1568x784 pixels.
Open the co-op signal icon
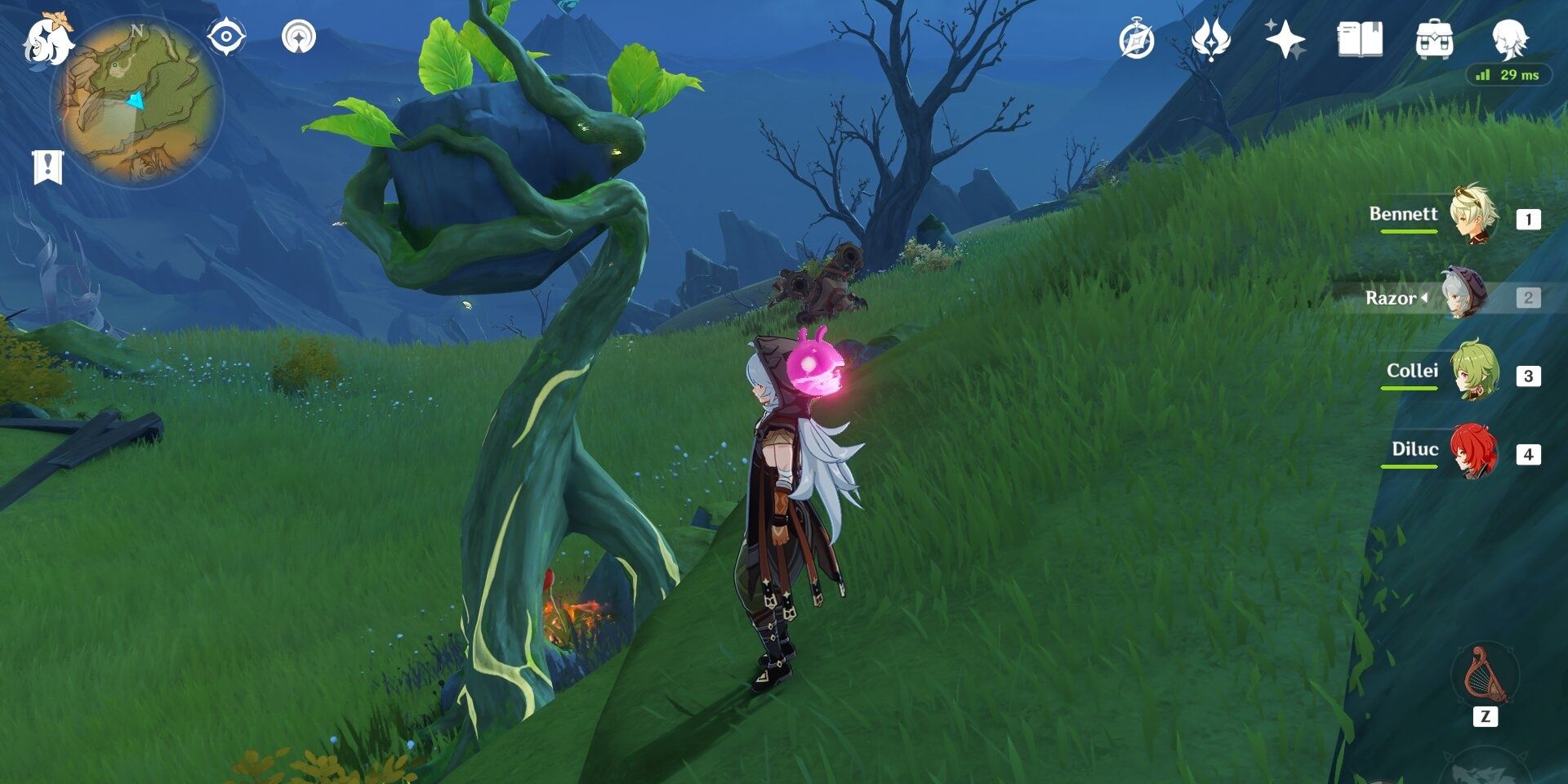point(298,38)
